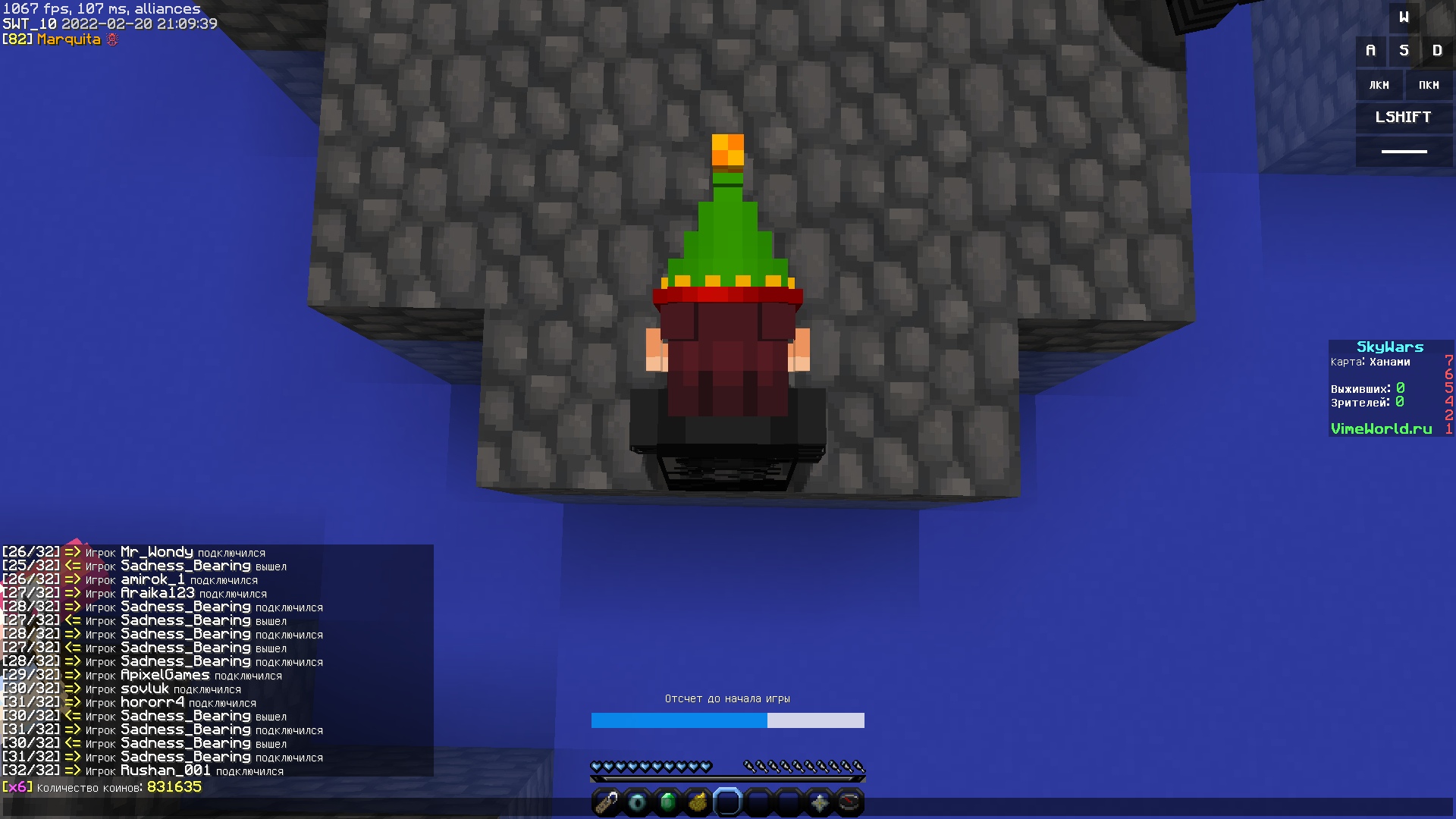
Task: Click the highlighted empty hotbar slot
Action: click(x=728, y=802)
